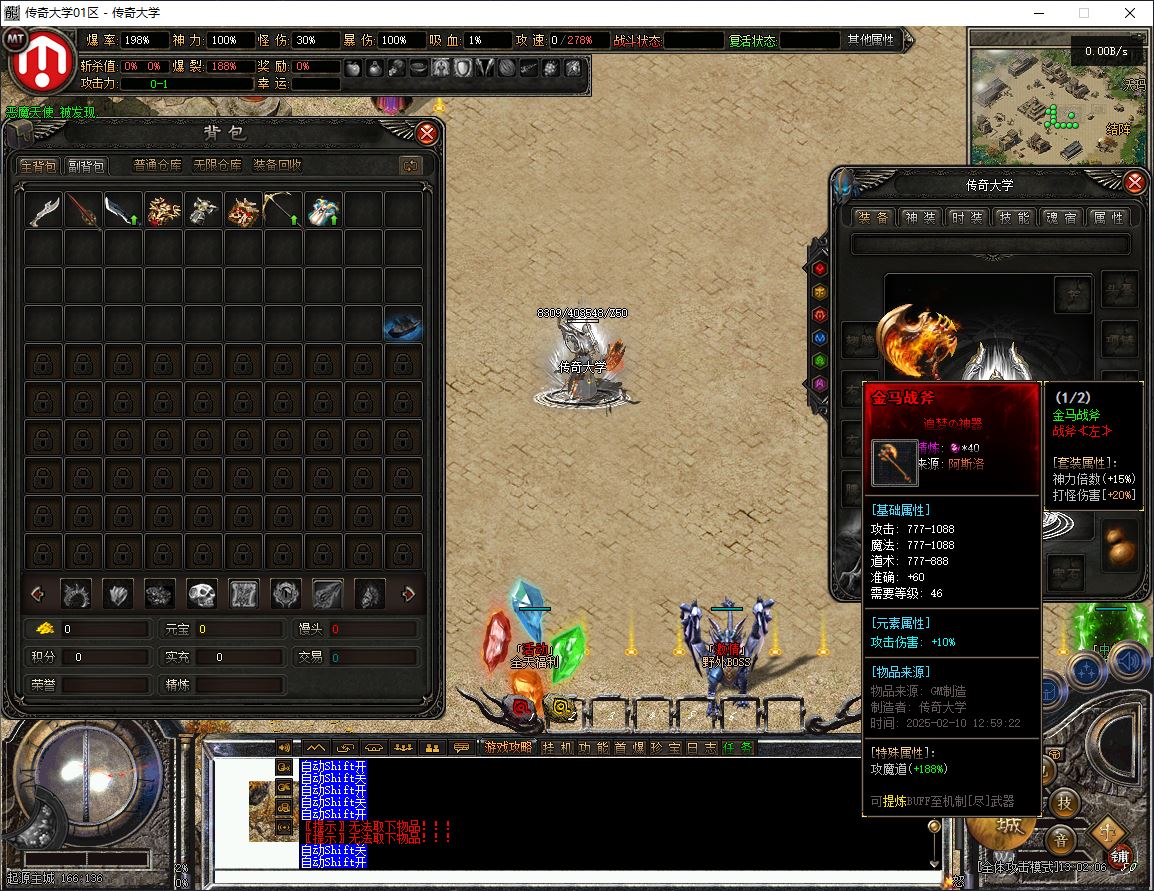Open the 时装 fashion tab
This screenshot has width=1154, height=891.
966,217
